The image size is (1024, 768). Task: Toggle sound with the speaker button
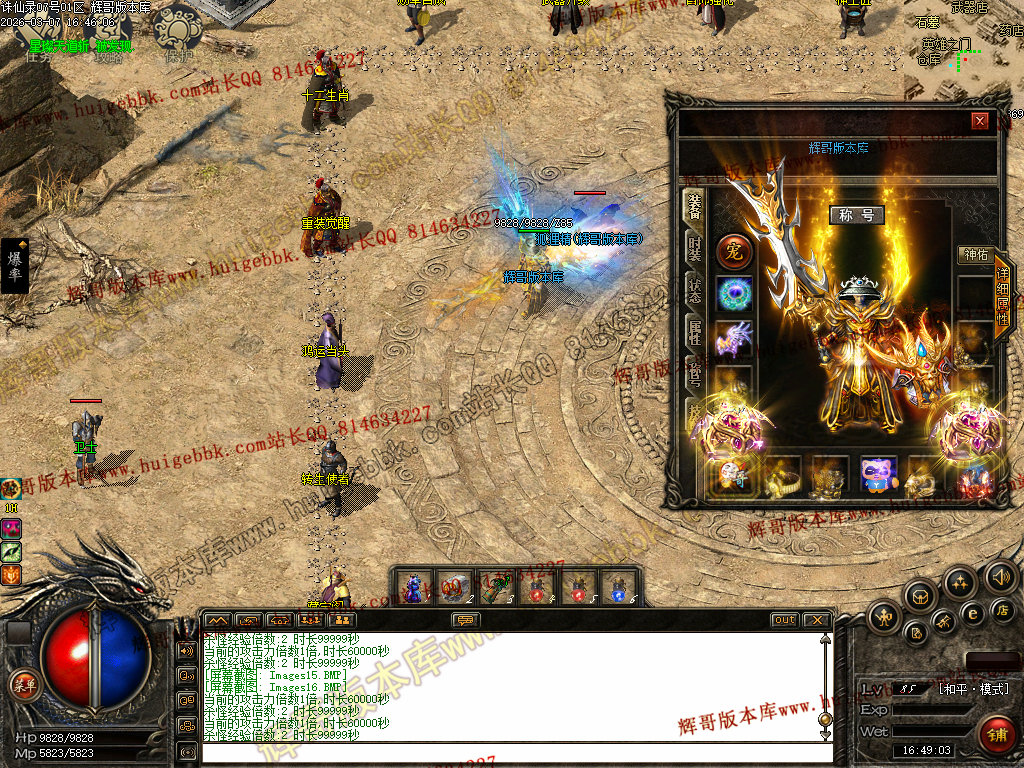[x=999, y=576]
